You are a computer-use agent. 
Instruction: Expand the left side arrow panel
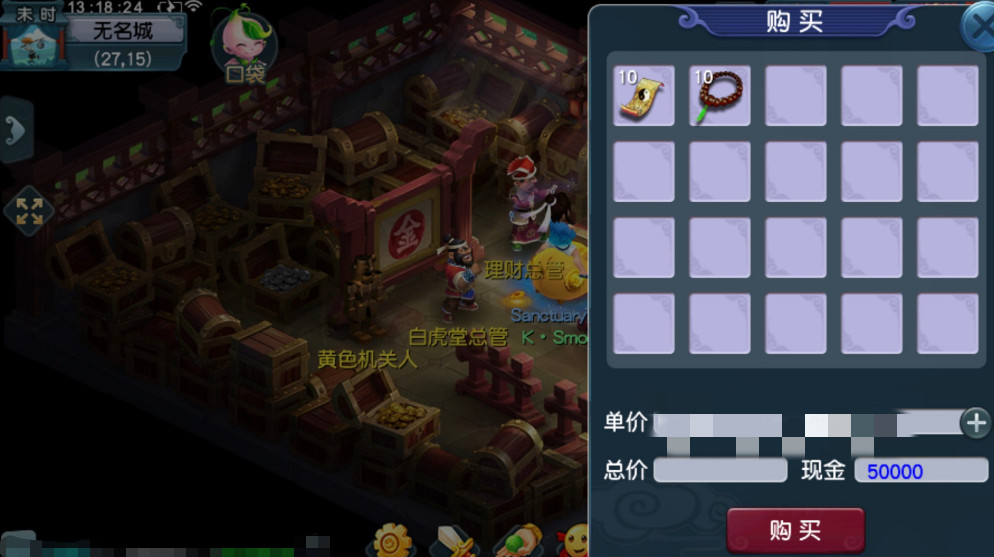15,129
